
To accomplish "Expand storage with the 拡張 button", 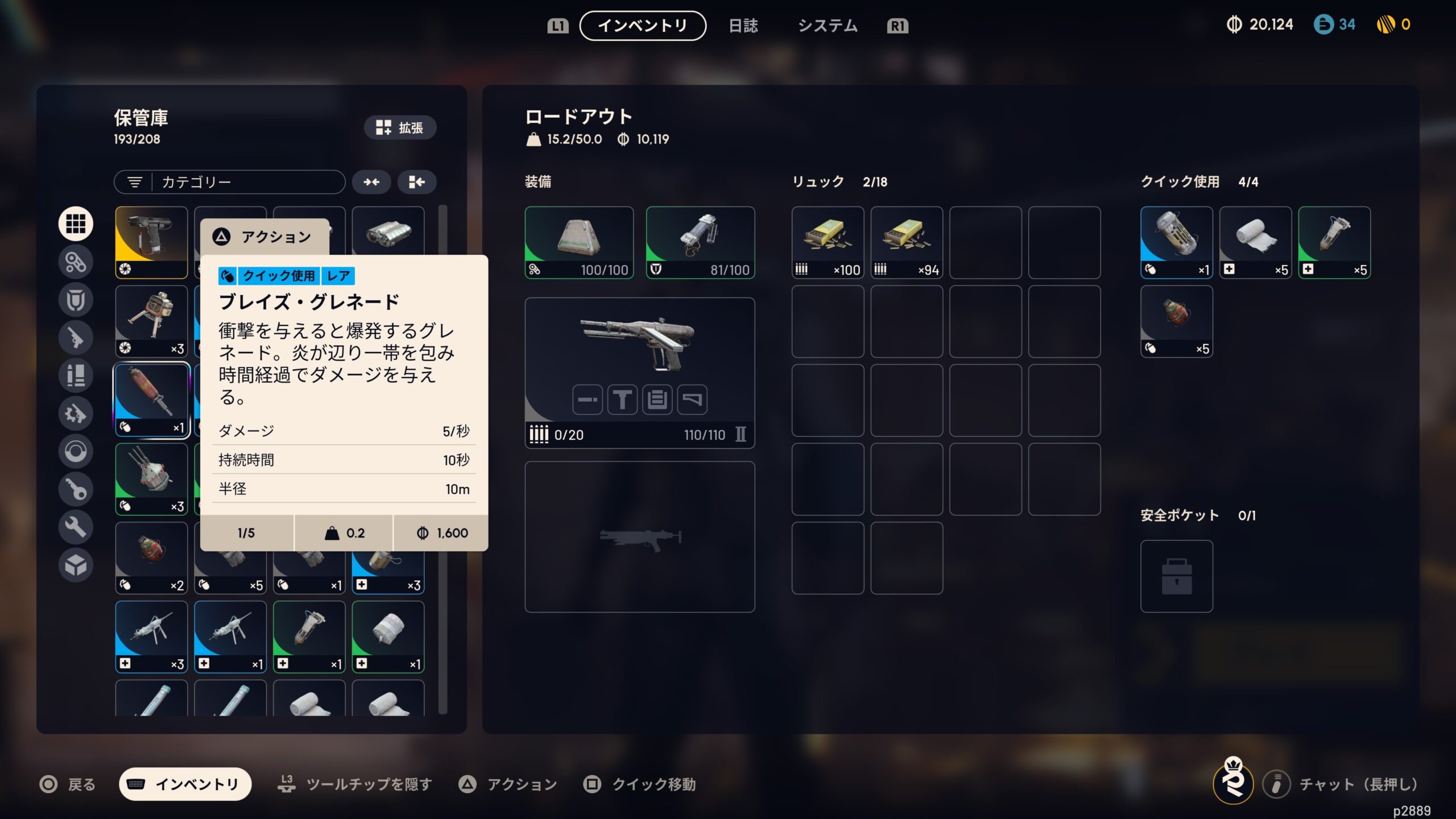I will 400,127.
